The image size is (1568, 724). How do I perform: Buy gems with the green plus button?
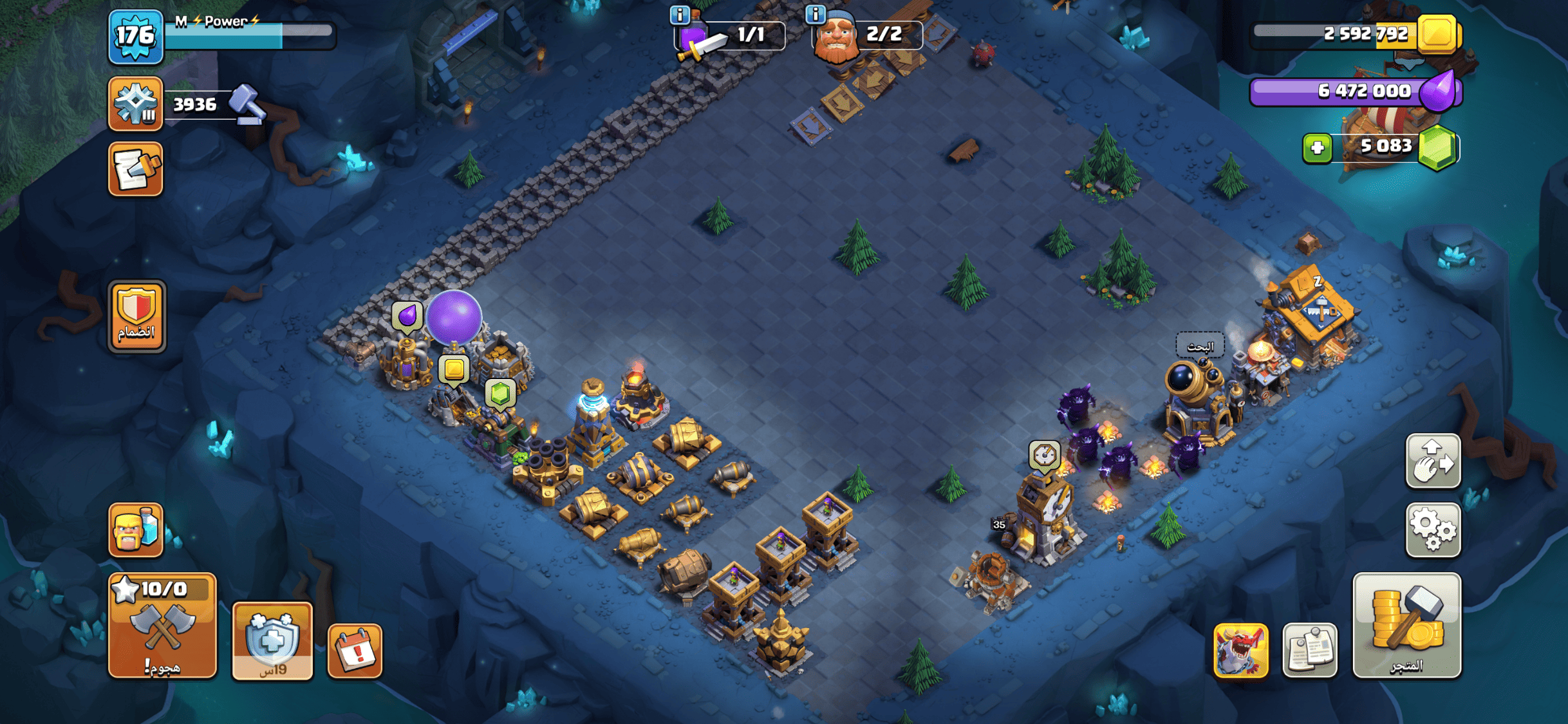pyautogui.click(x=1317, y=148)
